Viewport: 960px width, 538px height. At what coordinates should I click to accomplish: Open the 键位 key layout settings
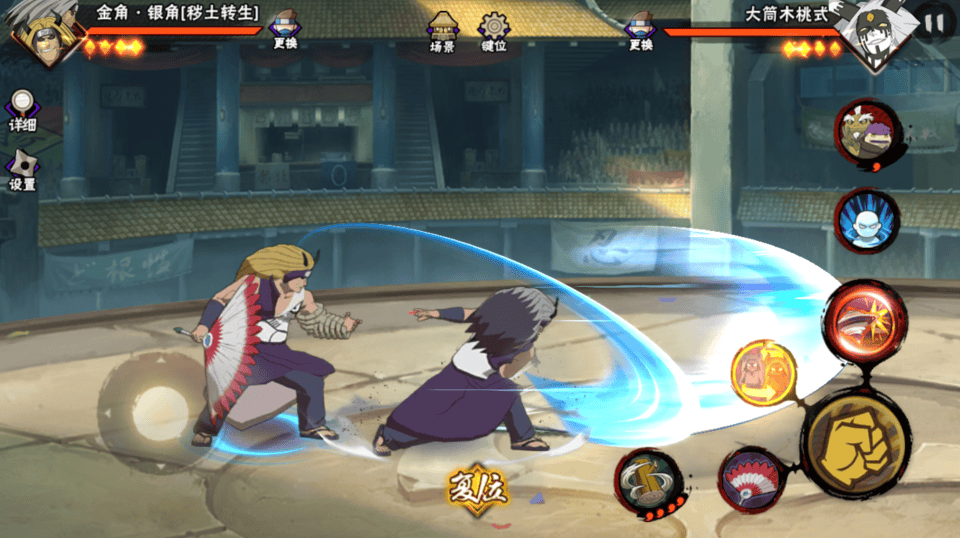pos(493,31)
